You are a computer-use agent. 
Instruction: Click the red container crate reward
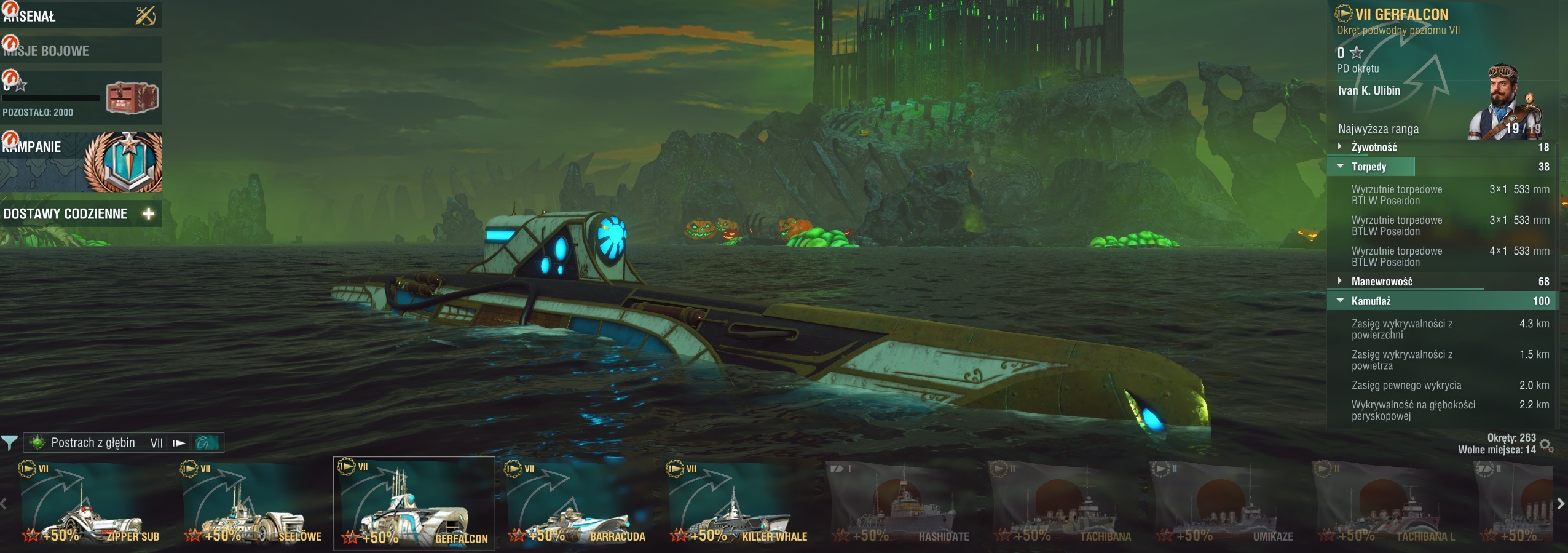(x=132, y=98)
